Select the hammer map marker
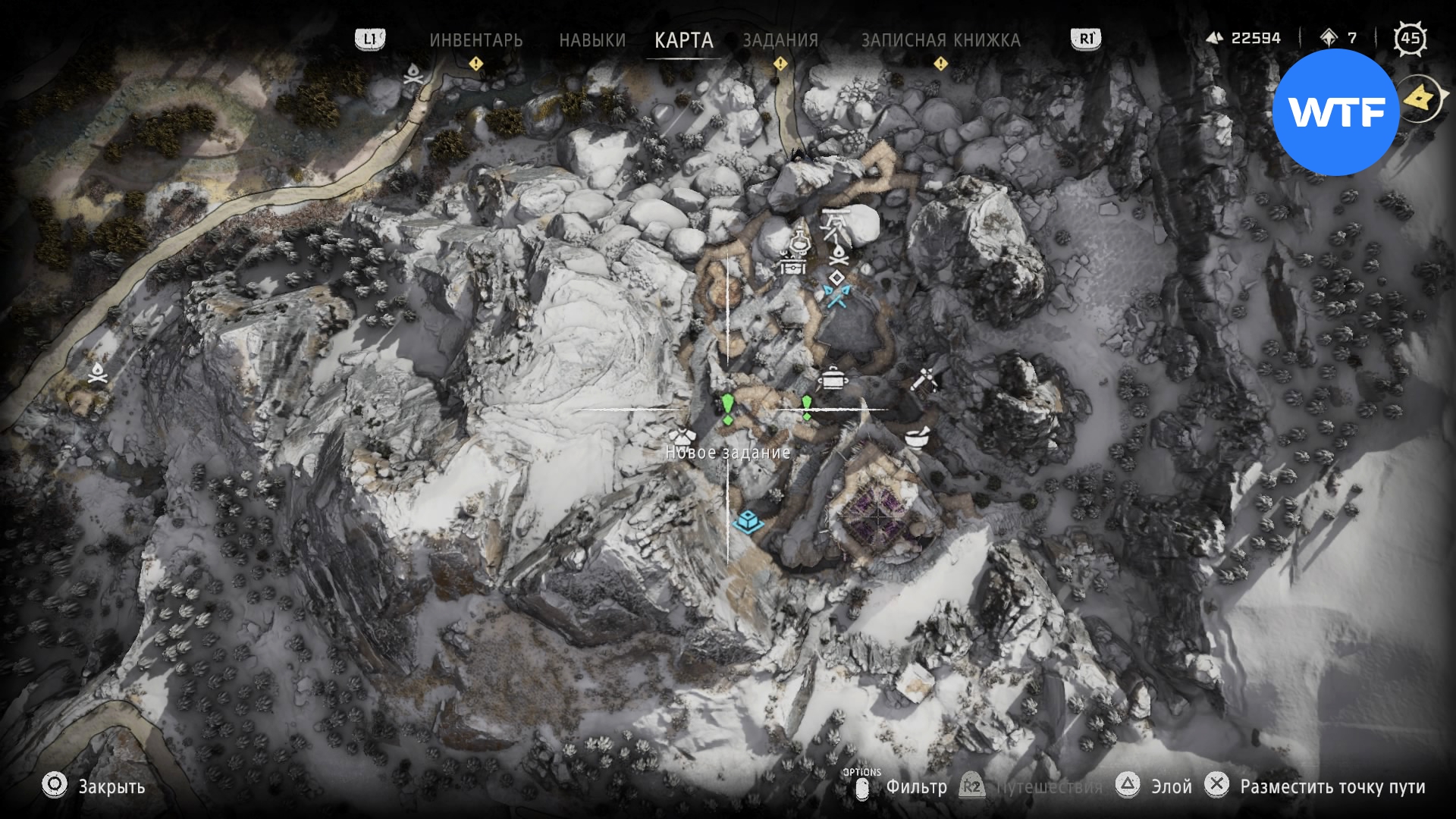This screenshot has height=819, width=1456. pyautogui.click(x=924, y=378)
